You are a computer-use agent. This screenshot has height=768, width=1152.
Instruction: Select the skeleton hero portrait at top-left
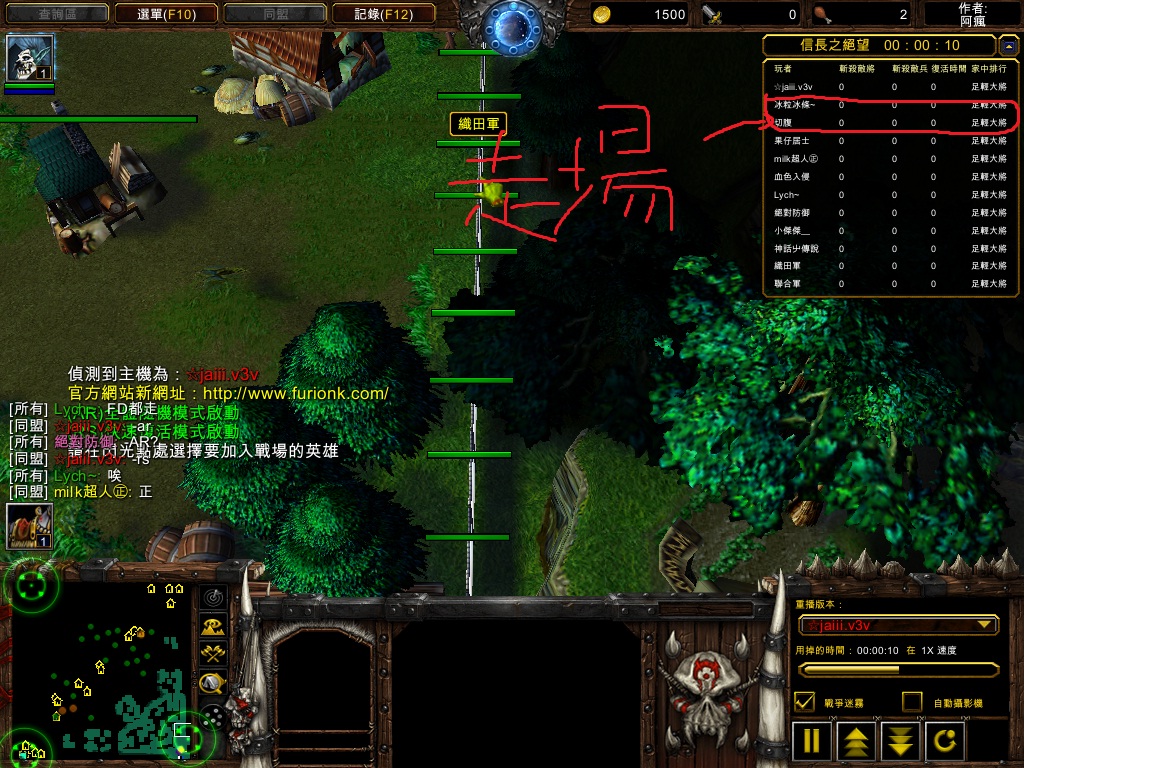(29, 58)
